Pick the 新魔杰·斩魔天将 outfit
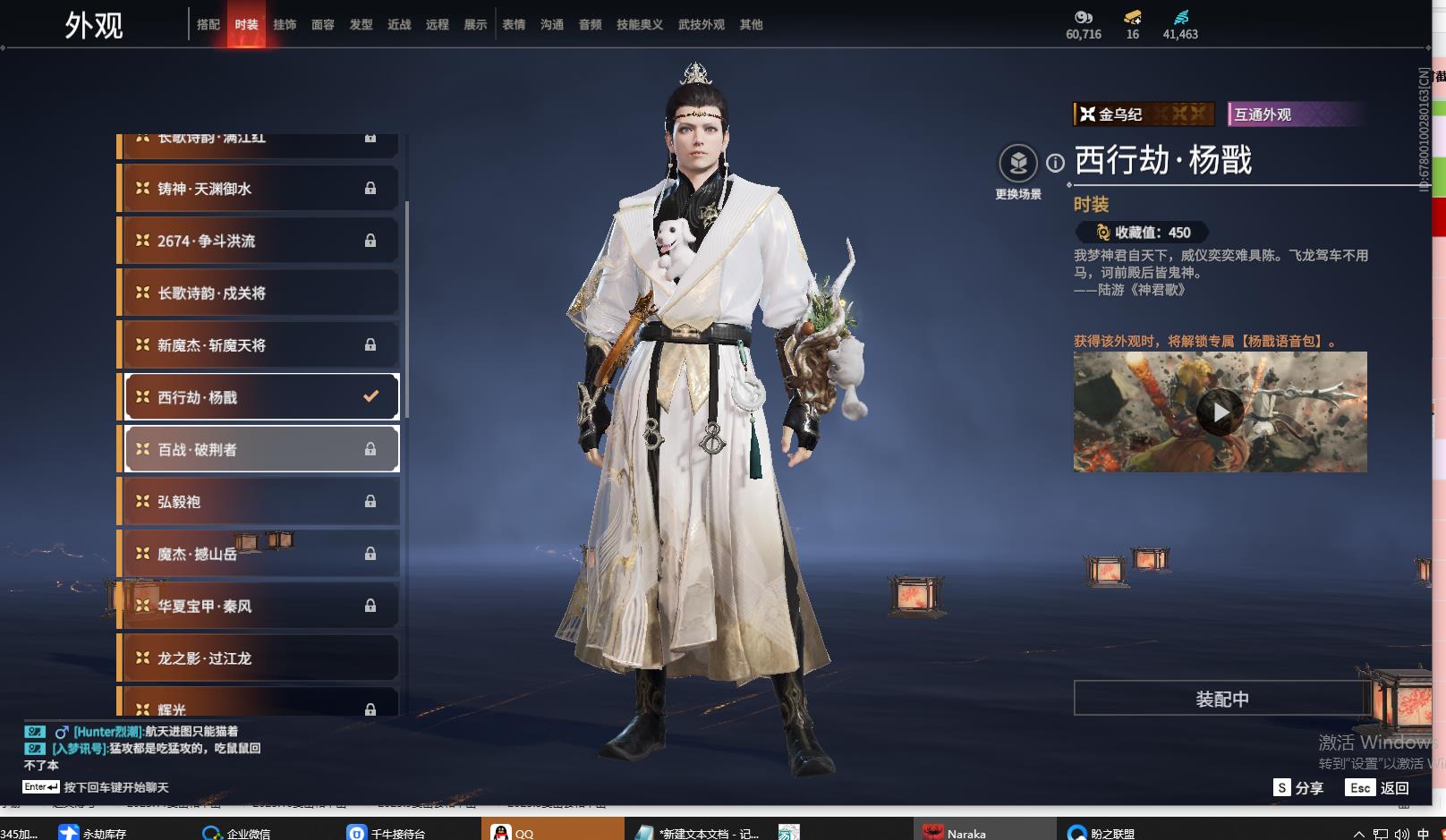The width and height of the screenshot is (1446, 840). point(259,345)
